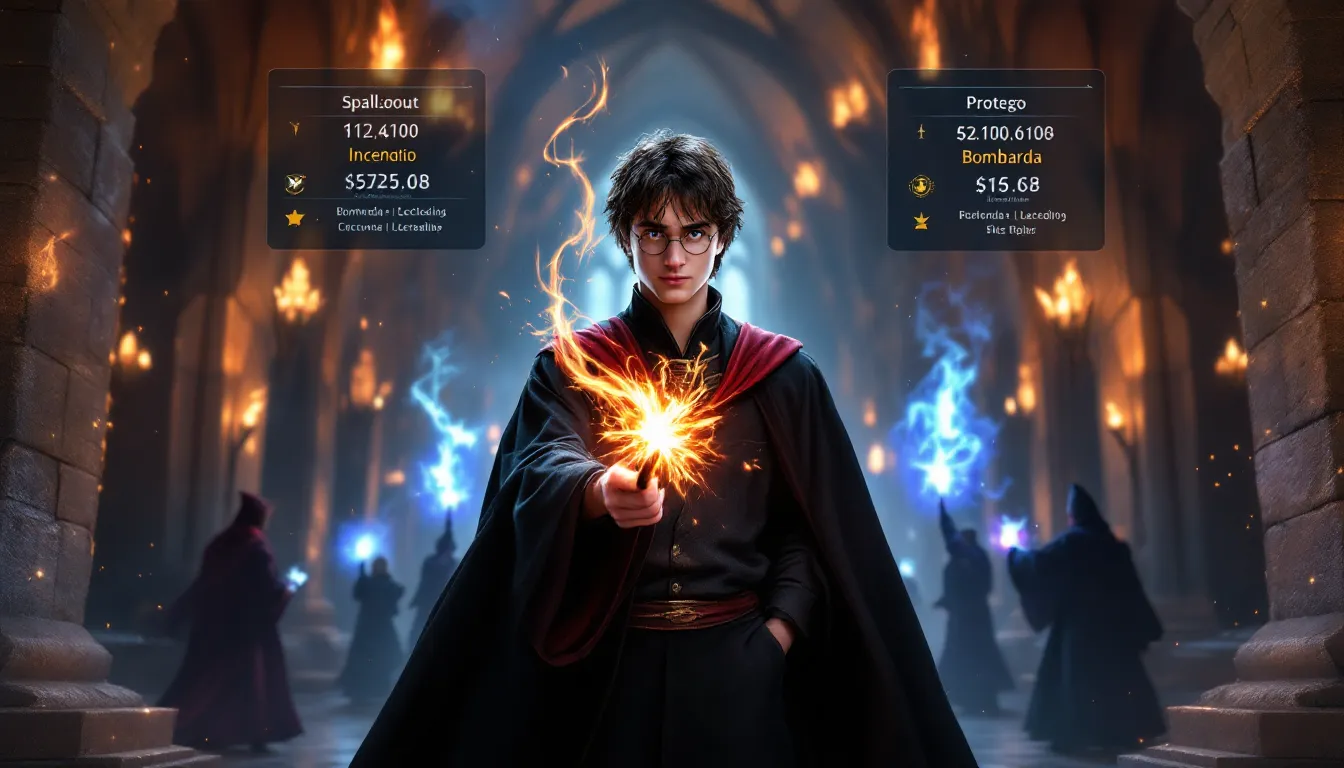Click the gold star below the Incenatio entry
1344x768 pixels.
[x=294, y=218]
